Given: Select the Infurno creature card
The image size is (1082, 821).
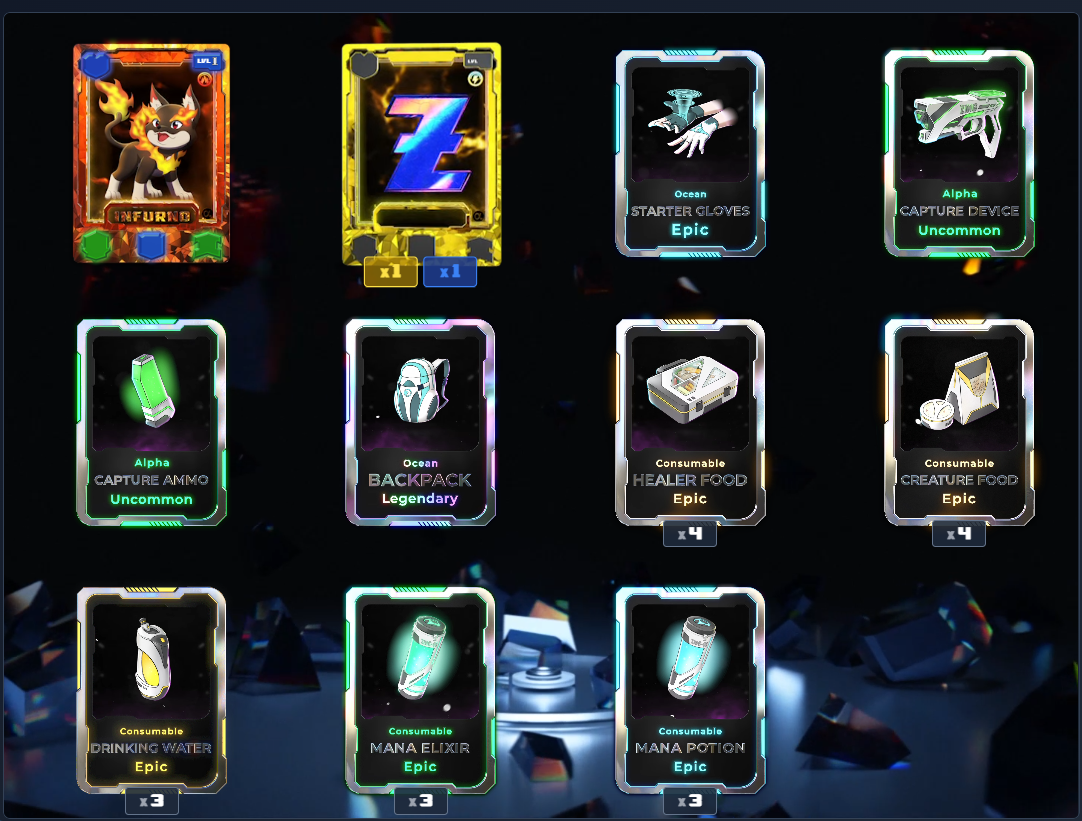Looking at the screenshot, I should 151,153.
